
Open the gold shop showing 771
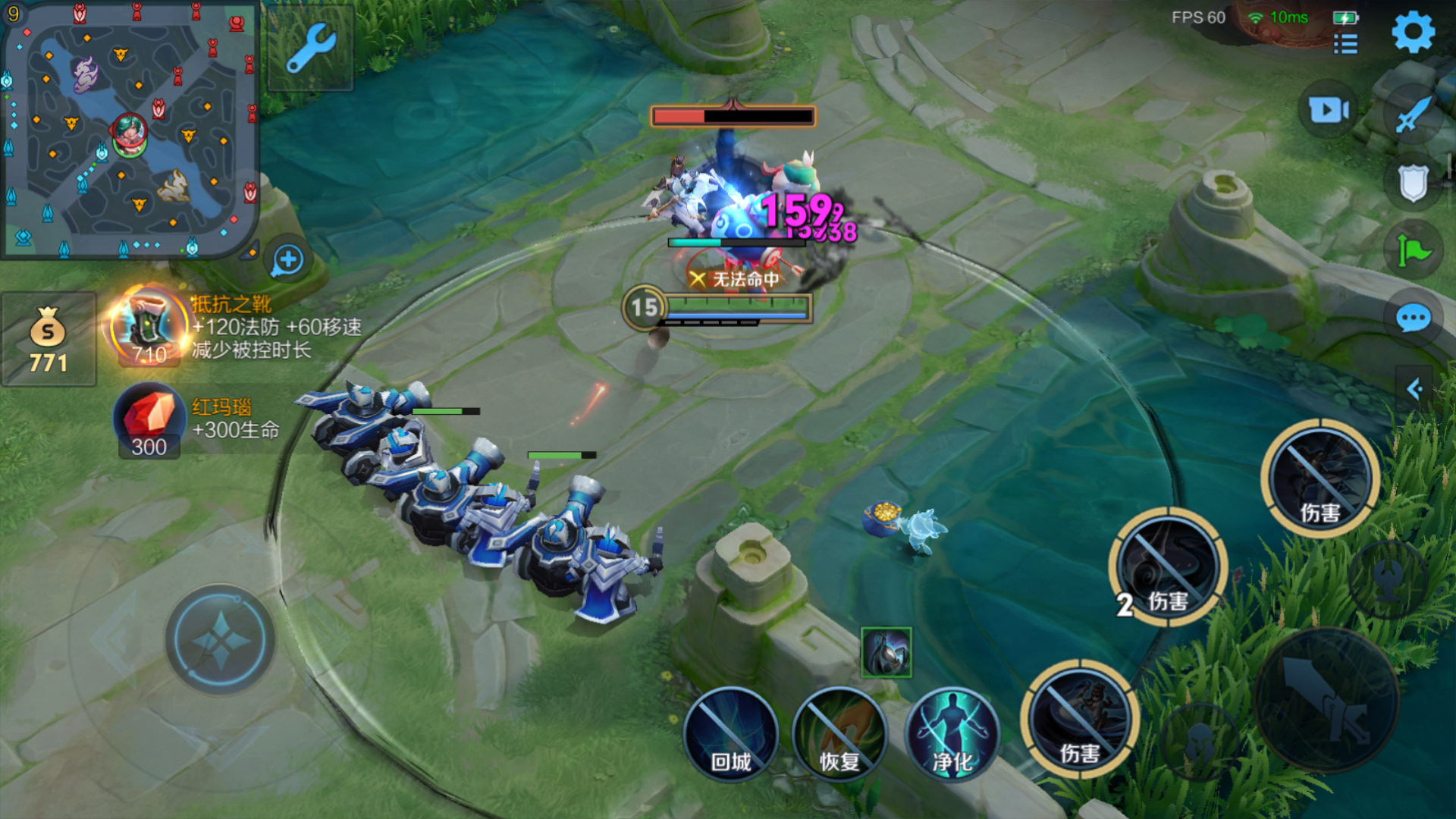point(49,340)
